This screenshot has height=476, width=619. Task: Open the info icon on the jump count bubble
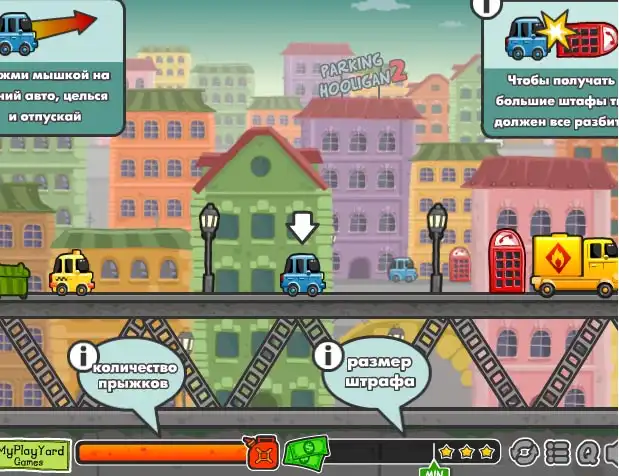pyautogui.click(x=82, y=354)
